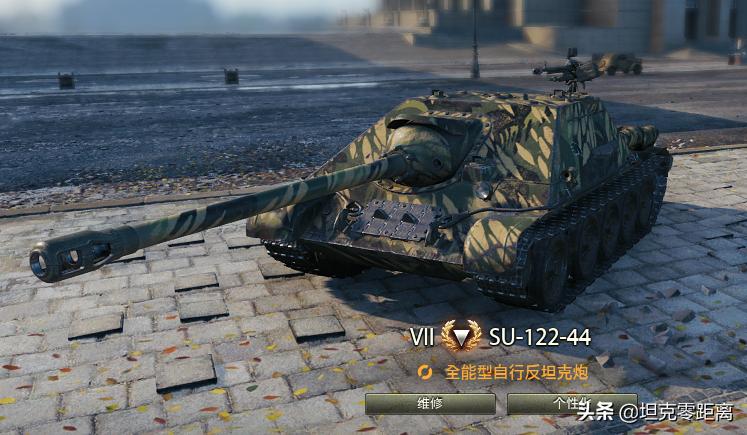
Task: Click the orange vehicle role icon
Action: pos(426,372)
